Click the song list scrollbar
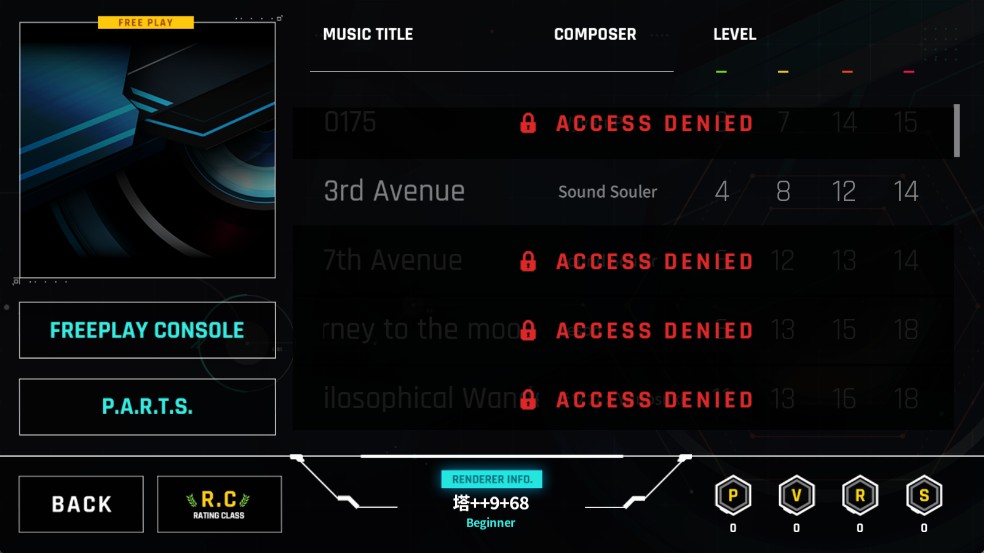 (957, 131)
